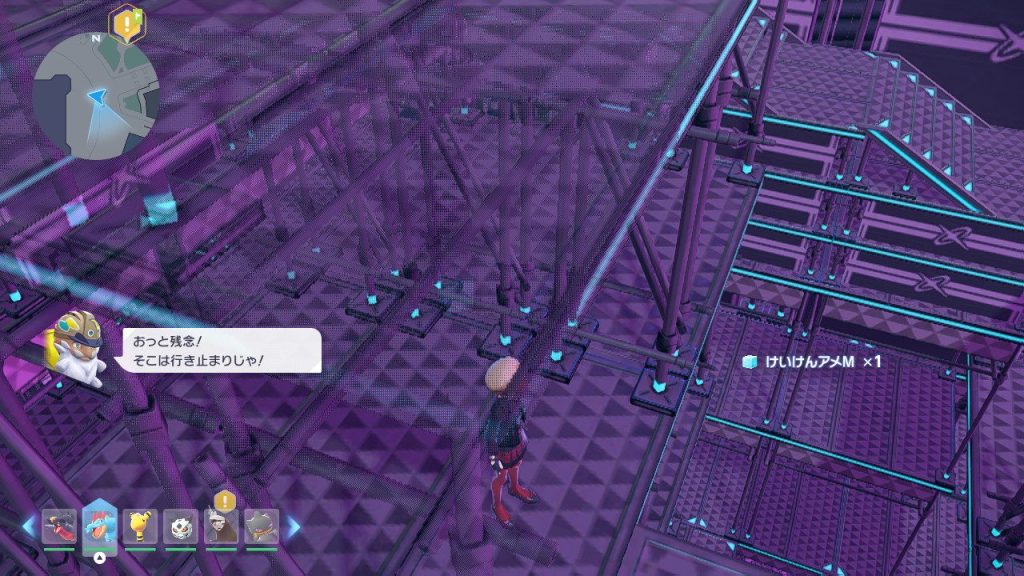The image size is (1024, 576).
Task: Choose the yellow Ampharos party slot
Action: (140, 526)
